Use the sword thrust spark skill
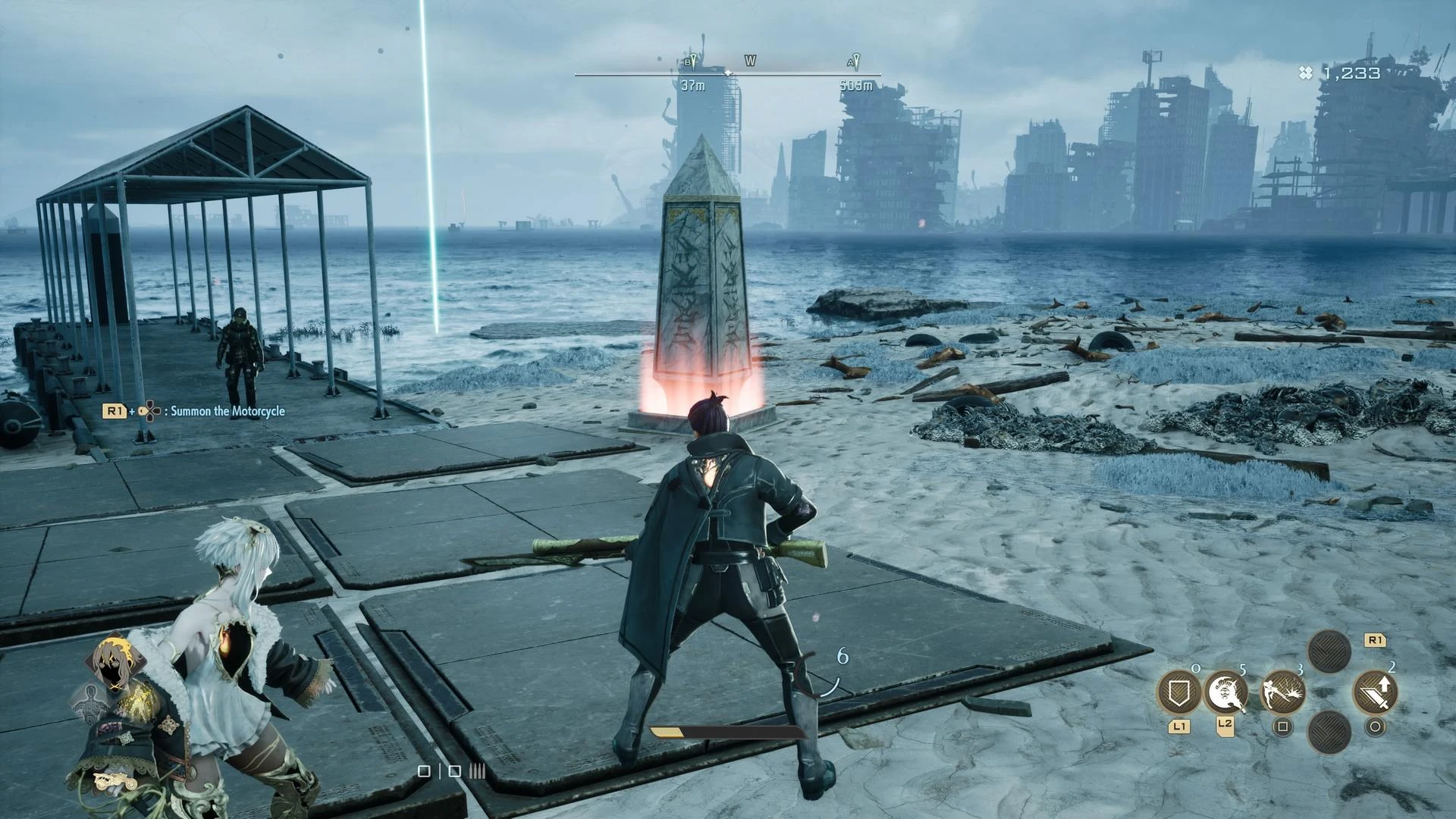This screenshot has width=1456, height=819. coord(1282,692)
